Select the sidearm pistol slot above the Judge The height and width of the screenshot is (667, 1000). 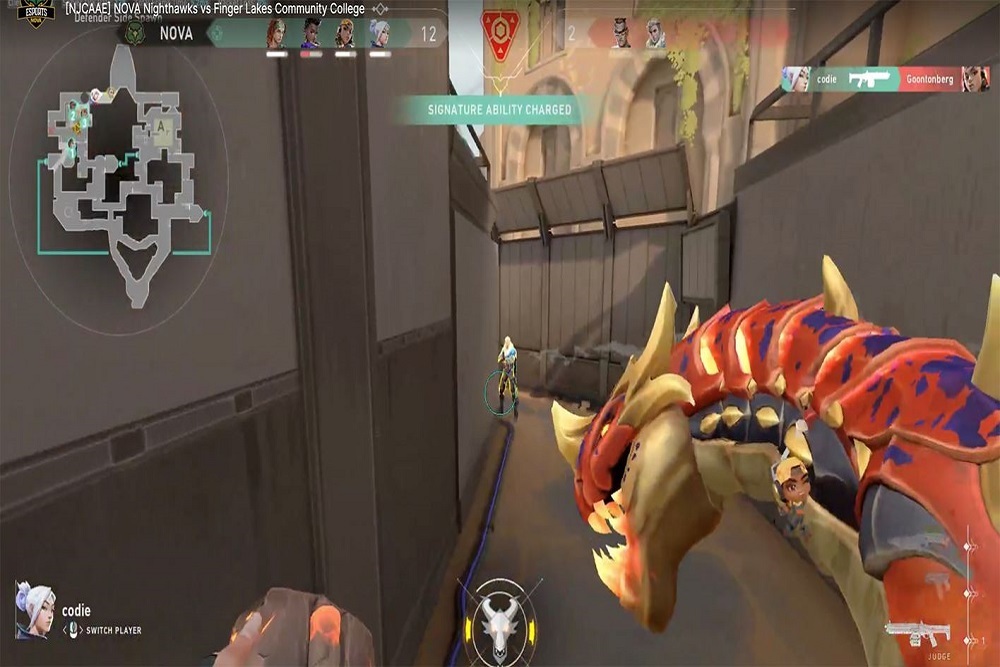click(x=937, y=581)
